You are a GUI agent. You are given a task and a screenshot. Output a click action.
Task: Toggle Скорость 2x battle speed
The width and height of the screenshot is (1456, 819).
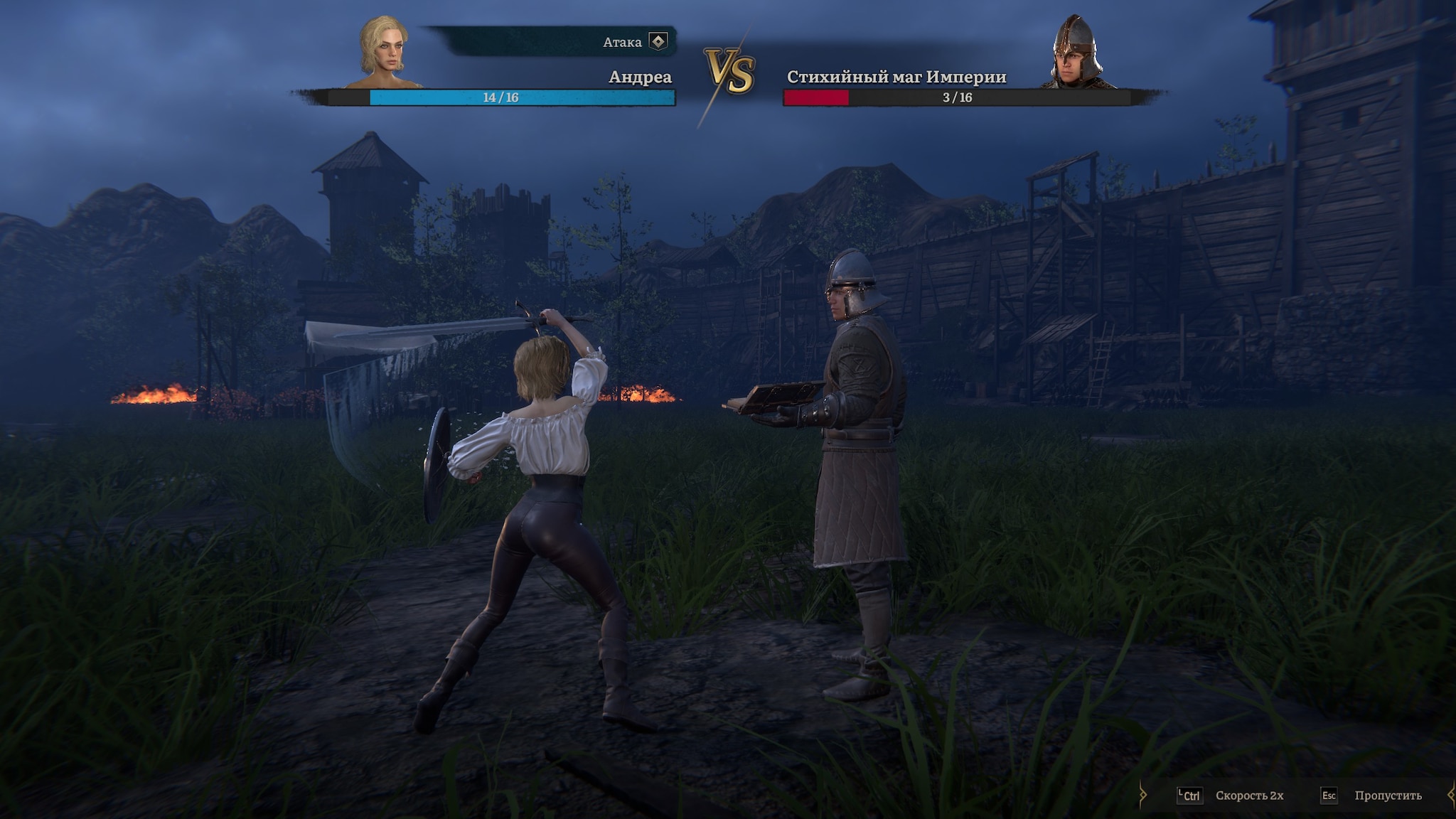pos(1248,796)
